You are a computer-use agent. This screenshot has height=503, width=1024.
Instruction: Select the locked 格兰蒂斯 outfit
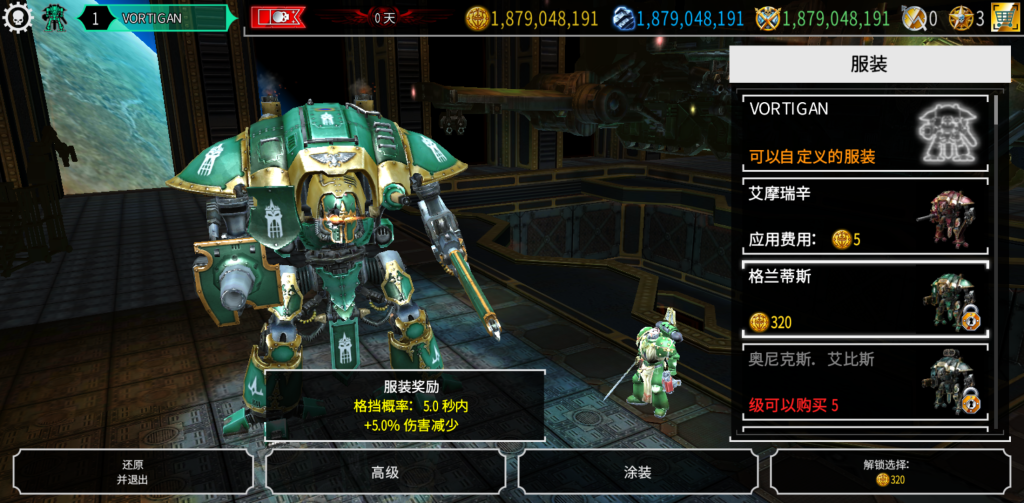[864, 299]
